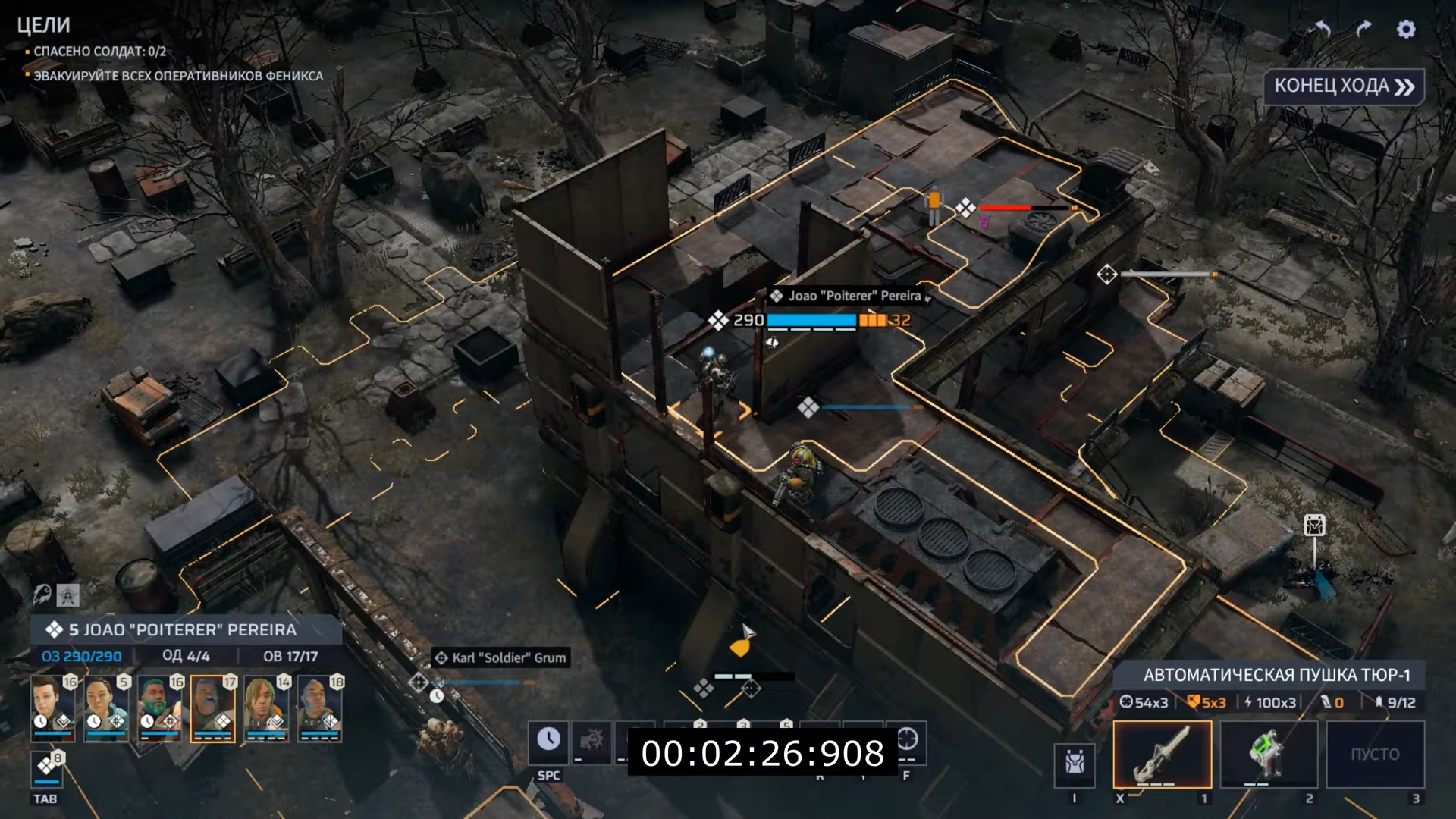Select Karl "Soldier" Grum's unit marker
1456x819 pixels.
(419, 682)
